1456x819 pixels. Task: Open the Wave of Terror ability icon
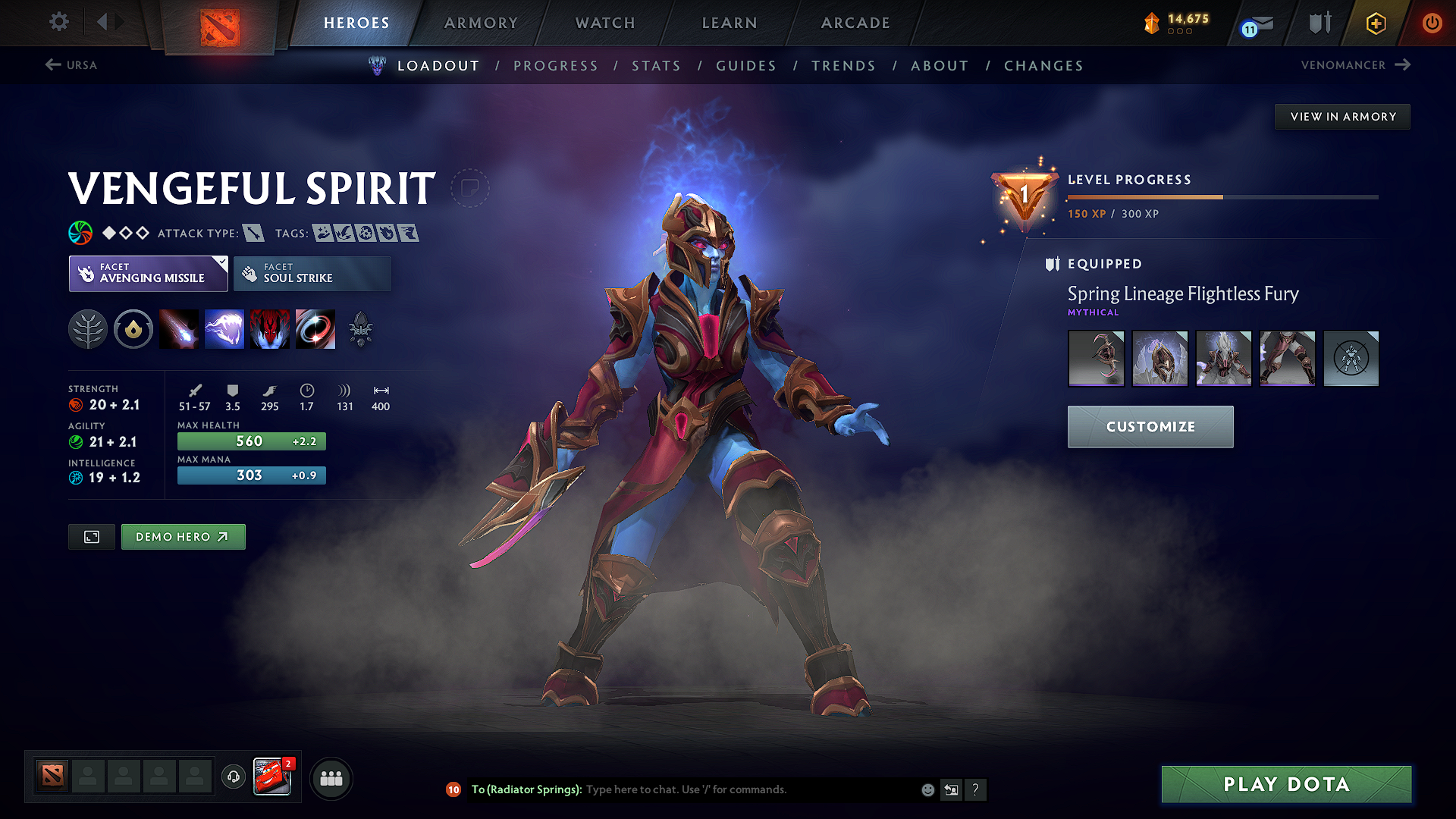[224, 328]
